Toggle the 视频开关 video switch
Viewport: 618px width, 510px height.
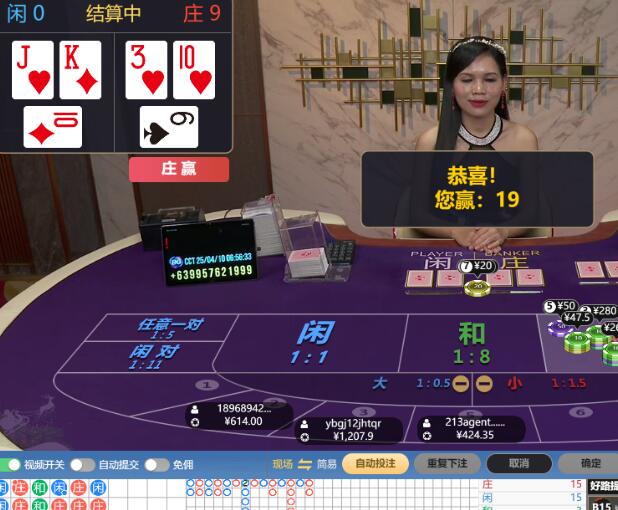pyautogui.click(x=11, y=464)
